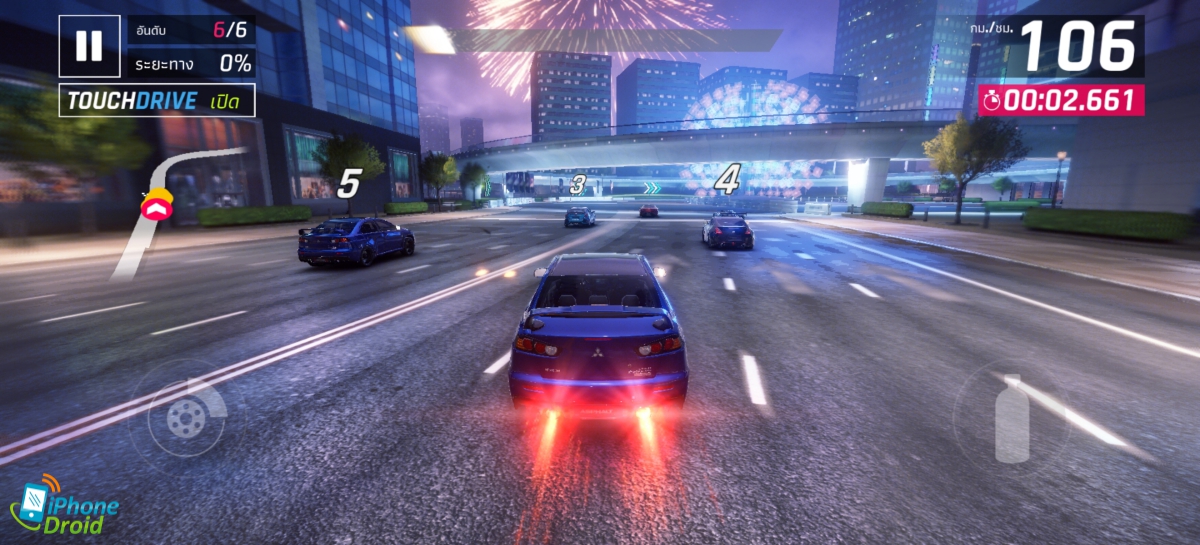Toggle the TouchDrive mode
This screenshot has height=545, width=1200.
[x=156, y=100]
